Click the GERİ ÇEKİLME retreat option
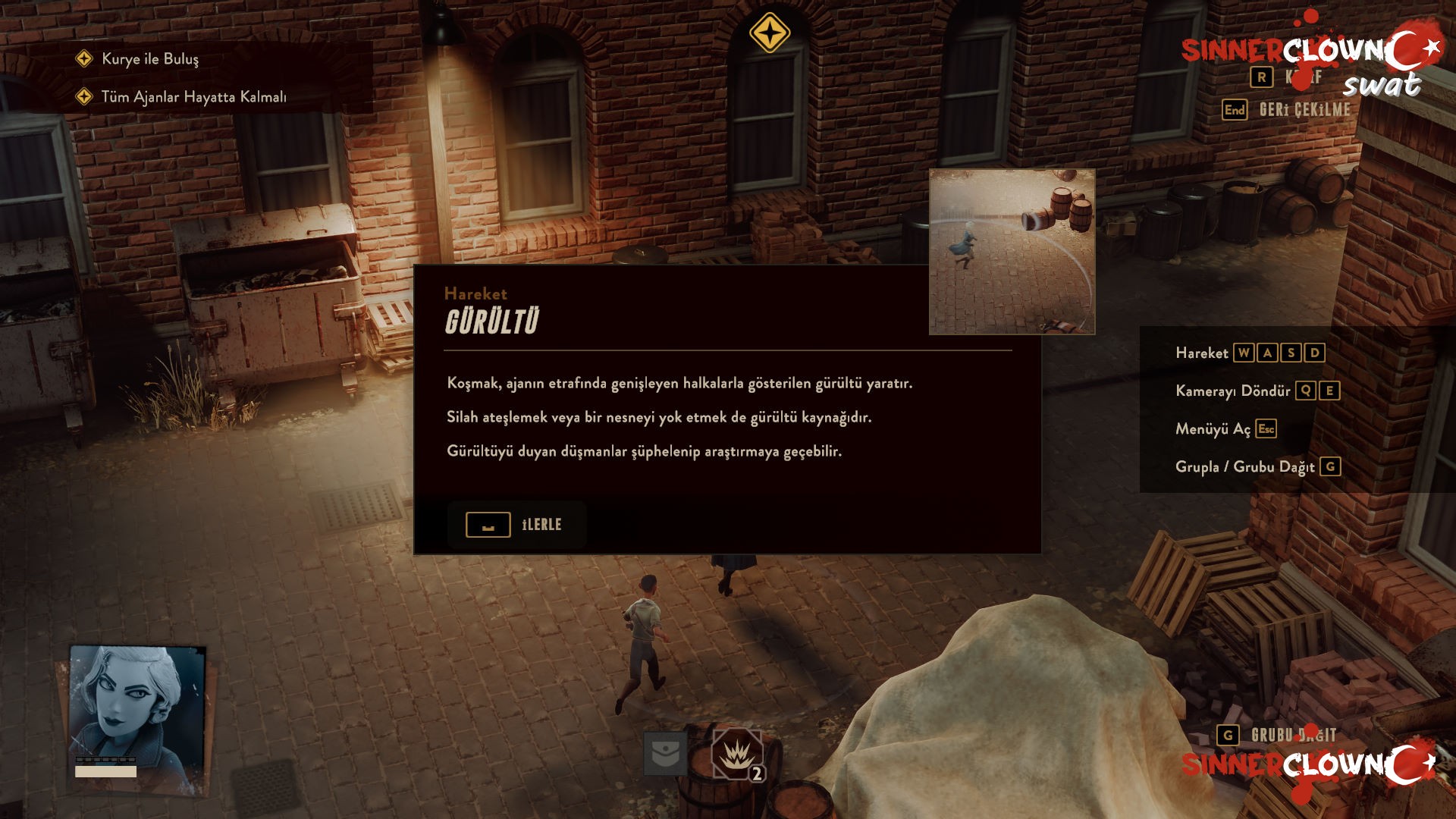Screen dimensions: 1456x819 point(1304,110)
